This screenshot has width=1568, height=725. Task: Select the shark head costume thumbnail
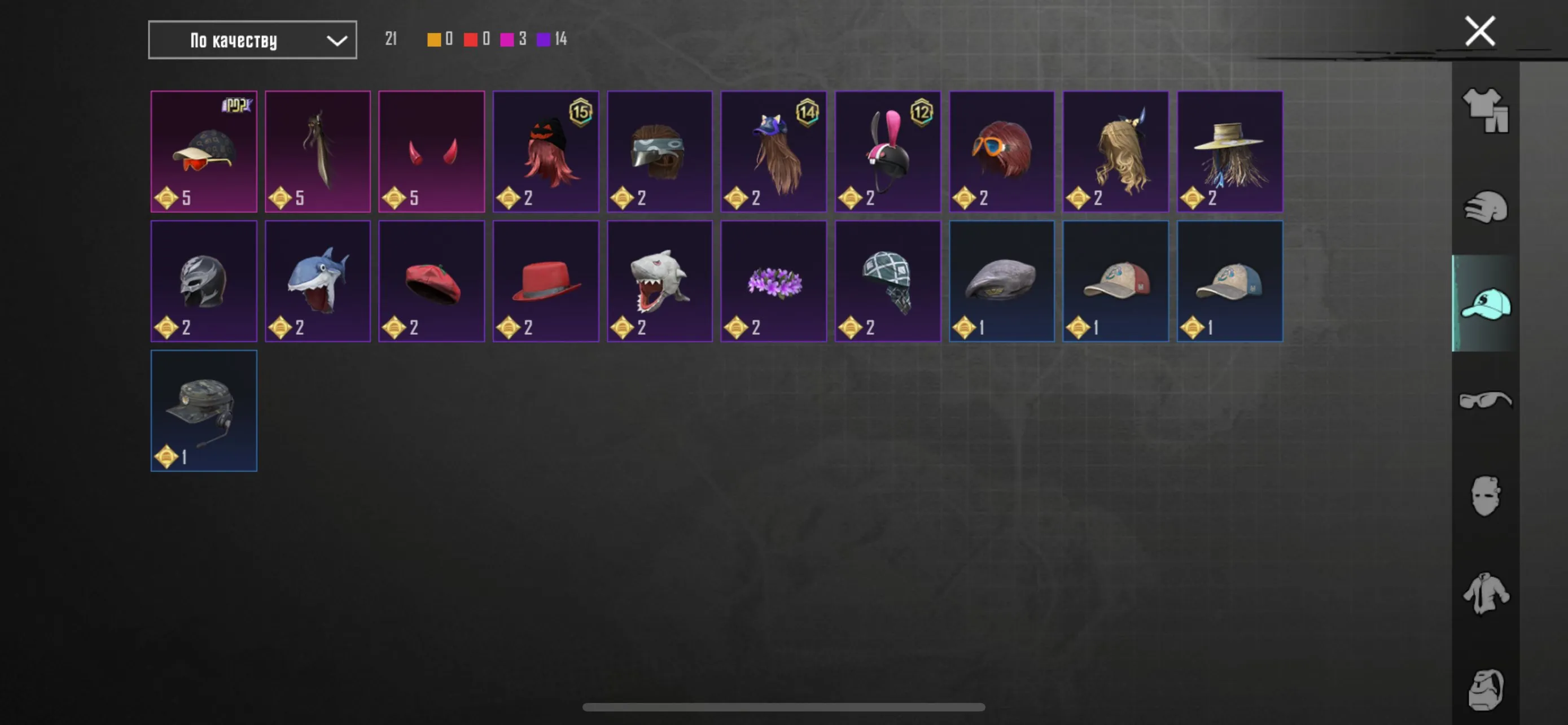coord(318,281)
